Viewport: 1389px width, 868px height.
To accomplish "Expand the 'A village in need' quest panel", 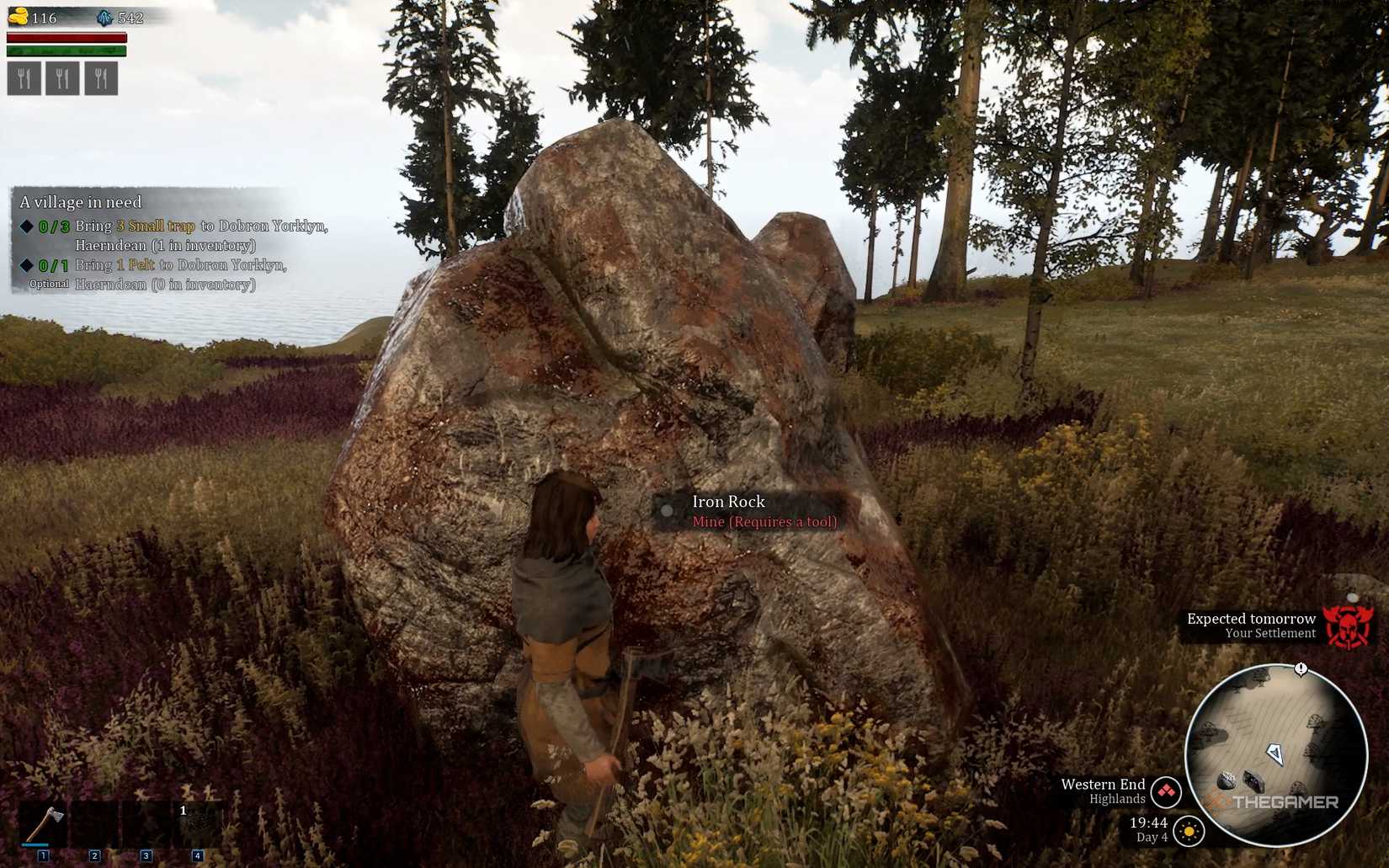I will (x=82, y=202).
